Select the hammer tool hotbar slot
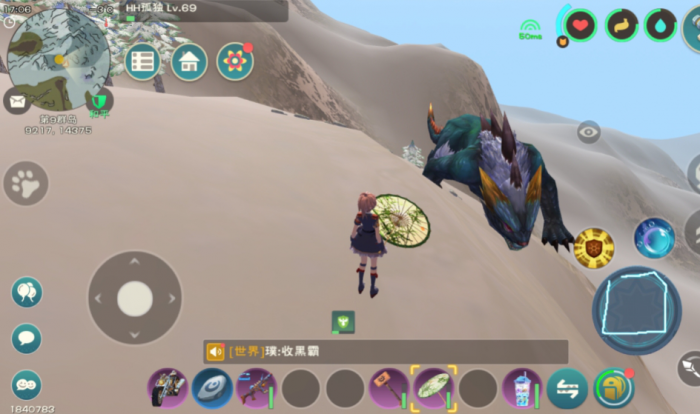This screenshot has width=700, height=414. tap(387, 388)
